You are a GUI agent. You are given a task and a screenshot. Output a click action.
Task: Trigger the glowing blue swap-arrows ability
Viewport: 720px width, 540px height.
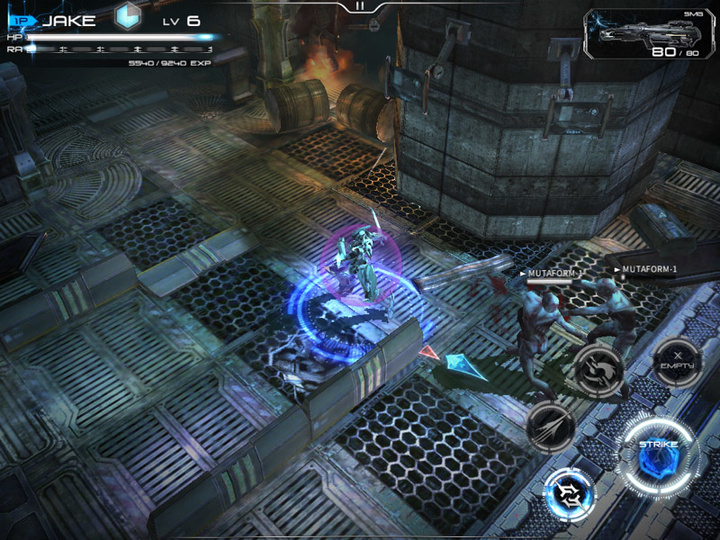click(570, 494)
